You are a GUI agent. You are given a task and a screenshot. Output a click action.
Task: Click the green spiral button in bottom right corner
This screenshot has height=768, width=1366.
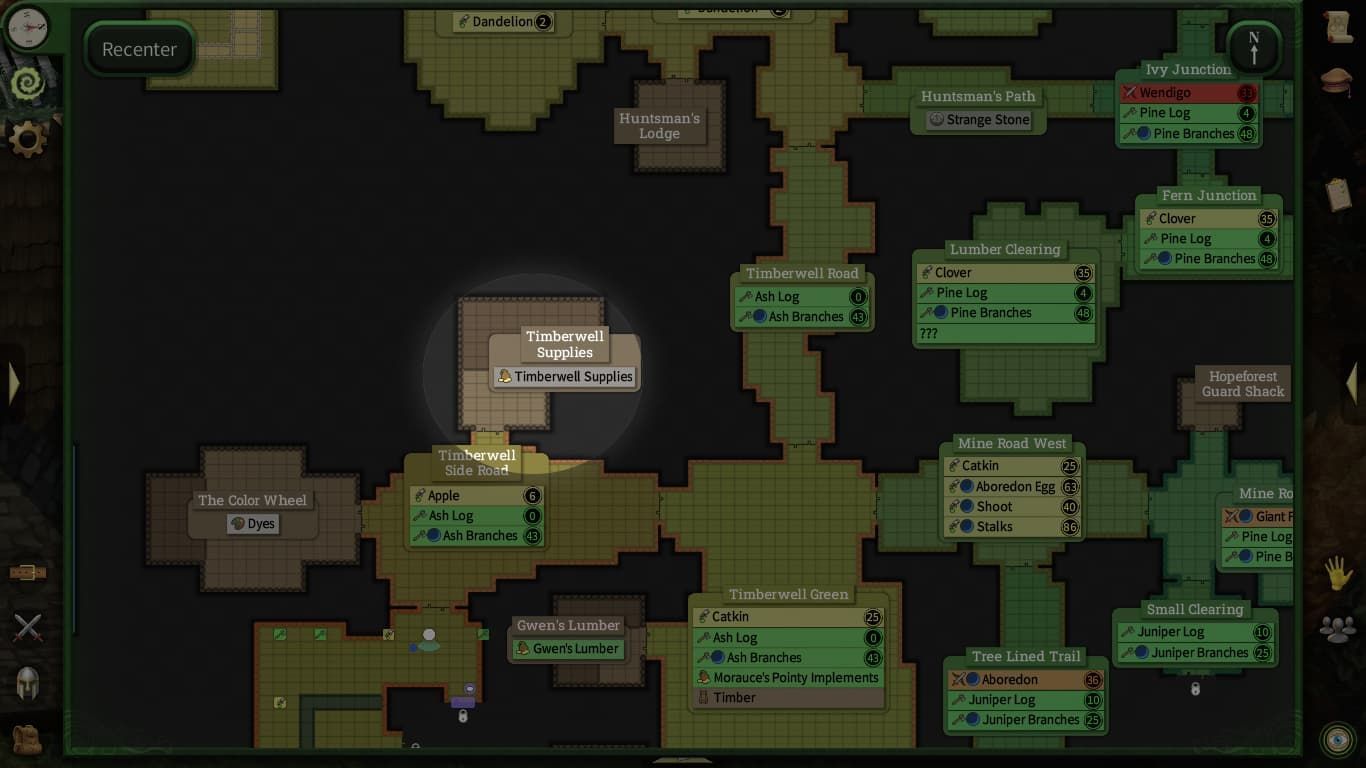pyautogui.click(x=1338, y=740)
